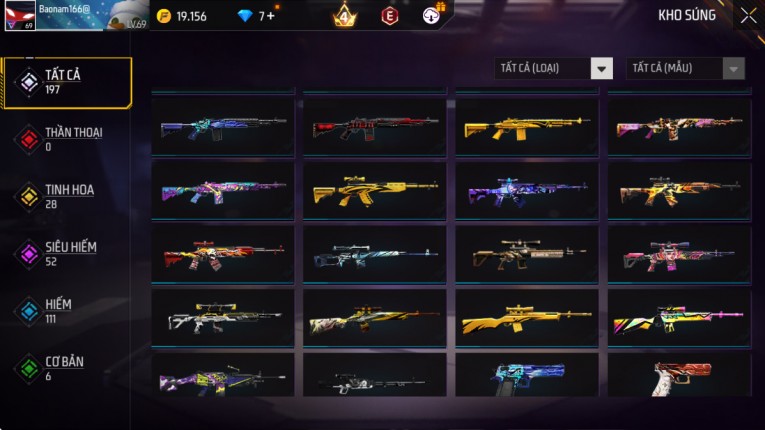The height and width of the screenshot is (430, 765).
Task: Open the Tất Cả (Loại) type dropdown
Action: 554,68
